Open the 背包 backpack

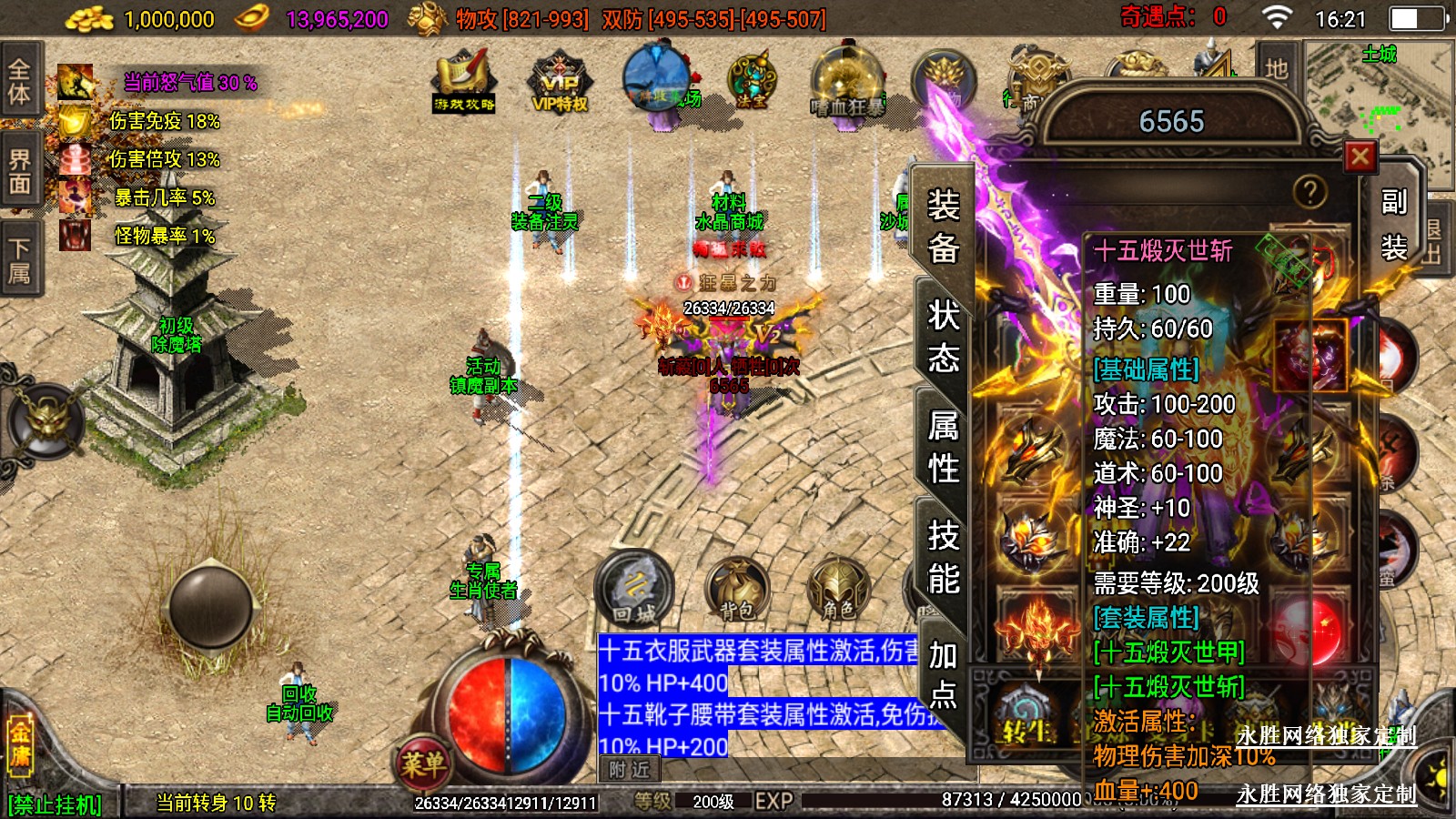click(737, 590)
